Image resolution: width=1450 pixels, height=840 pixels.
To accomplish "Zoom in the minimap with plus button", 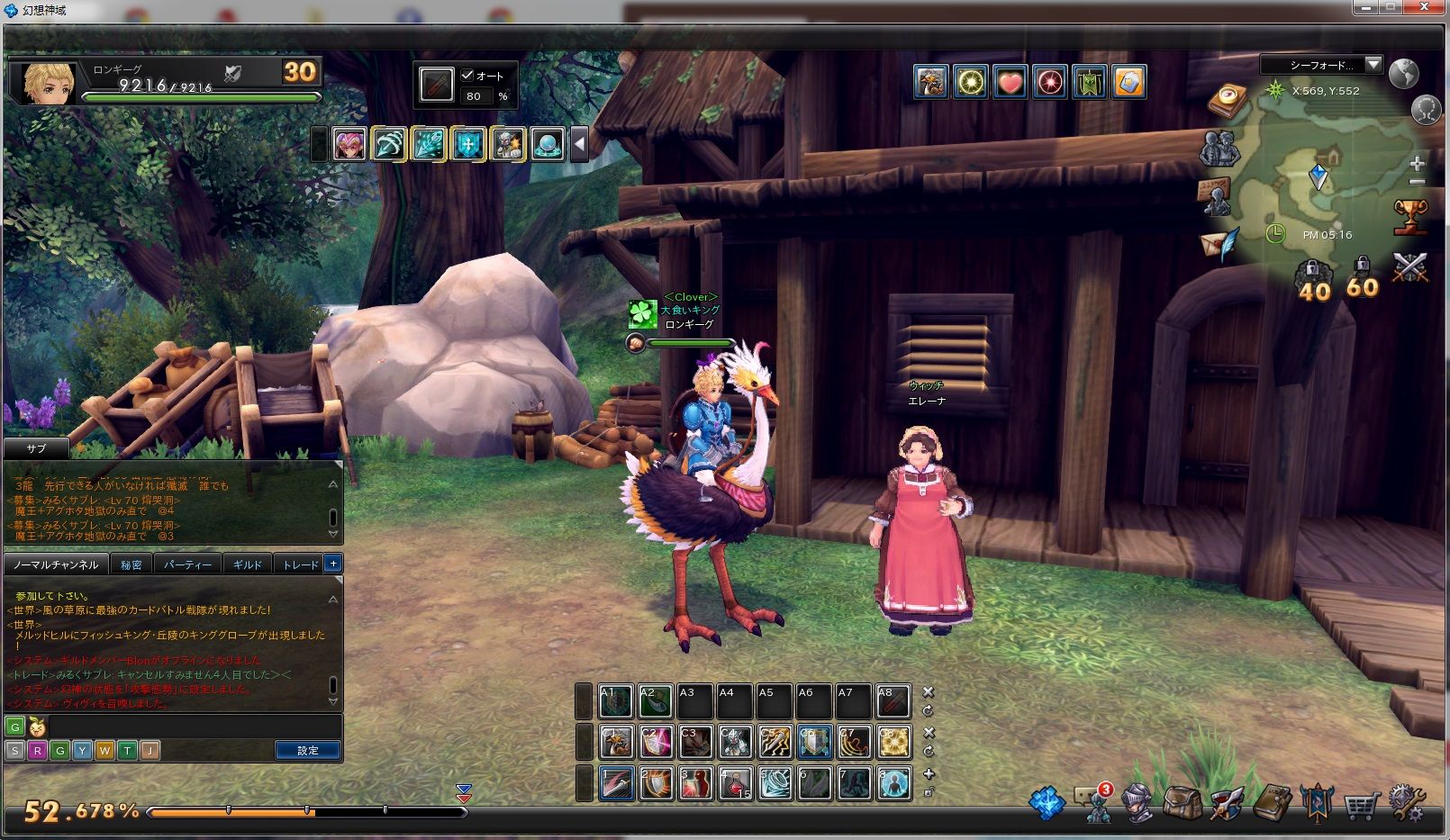I will pyautogui.click(x=1417, y=164).
